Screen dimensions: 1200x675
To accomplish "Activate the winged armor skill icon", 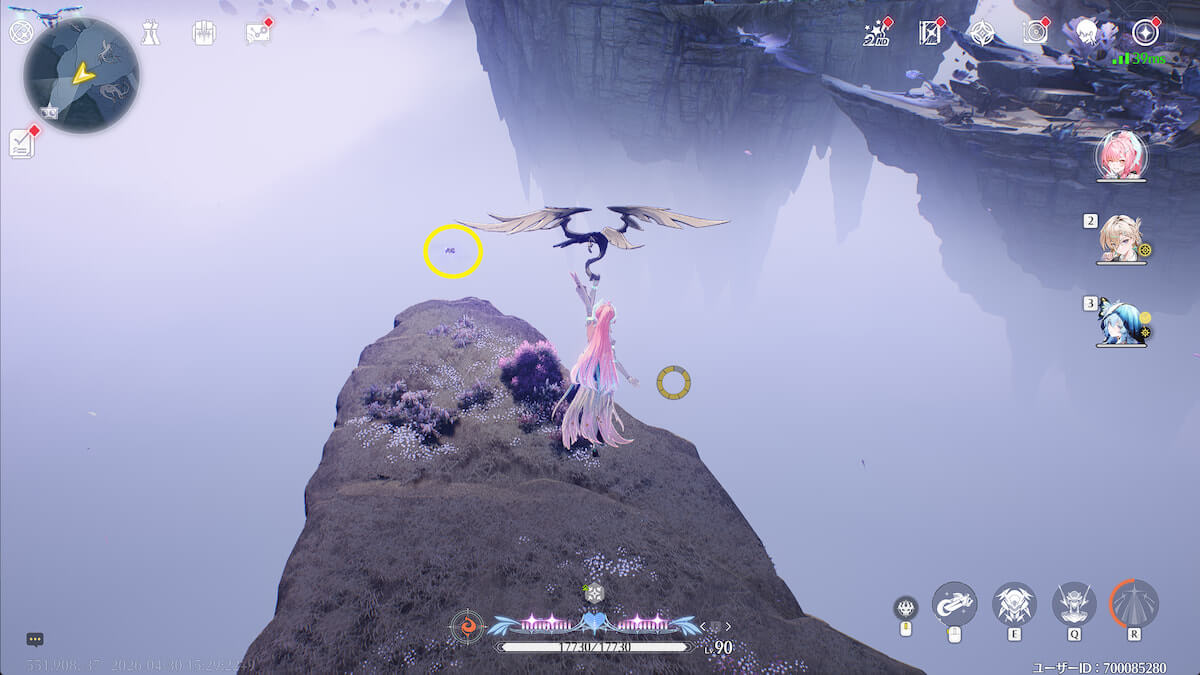I will pos(1014,603).
